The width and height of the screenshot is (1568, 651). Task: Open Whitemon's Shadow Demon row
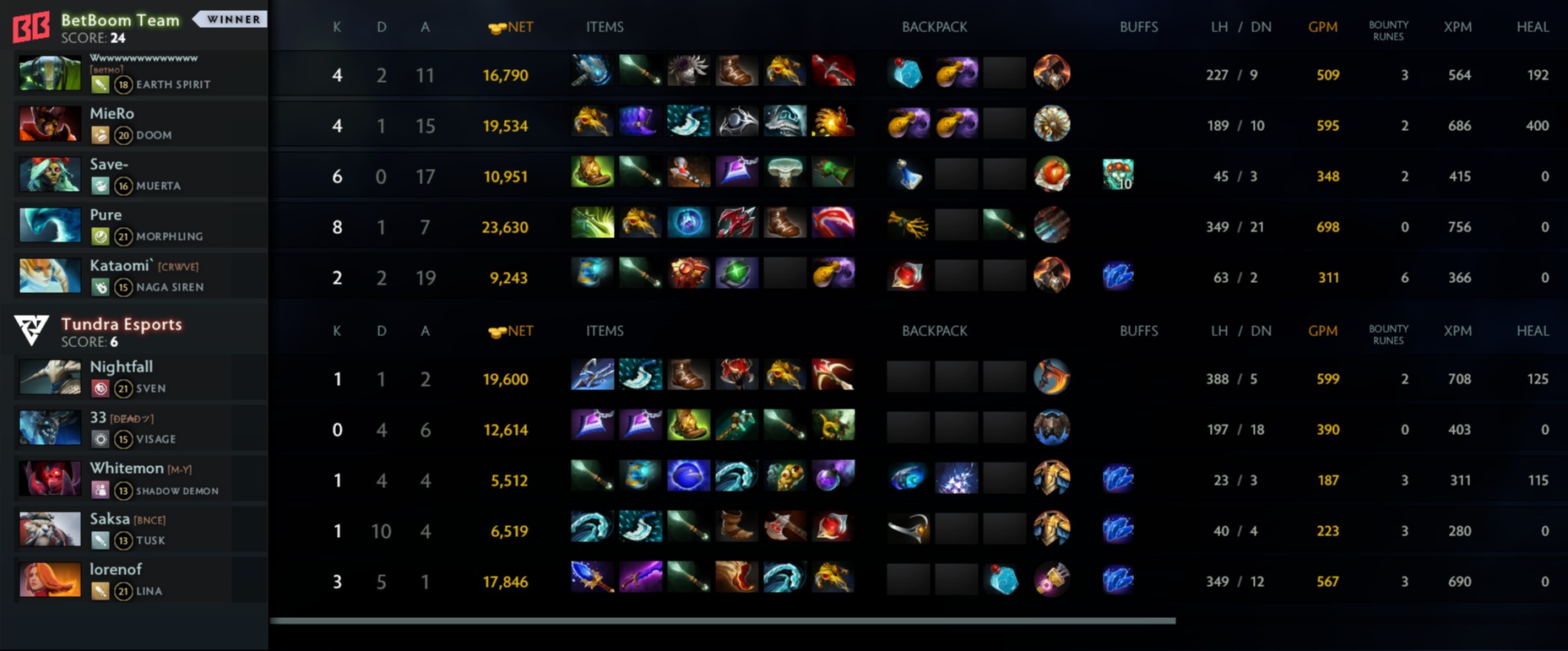[135, 479]
